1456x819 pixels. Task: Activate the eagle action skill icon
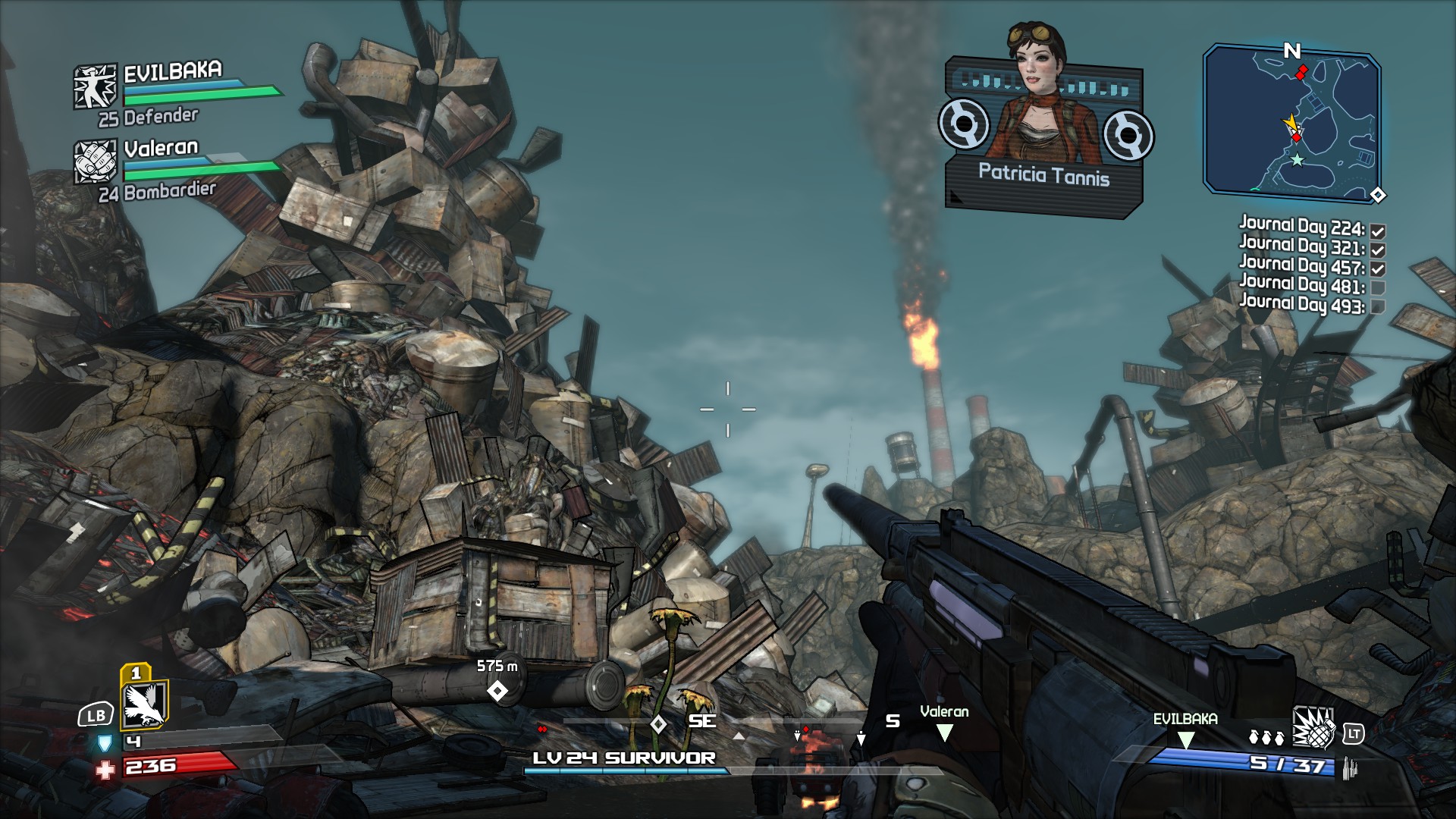point(144,704)
